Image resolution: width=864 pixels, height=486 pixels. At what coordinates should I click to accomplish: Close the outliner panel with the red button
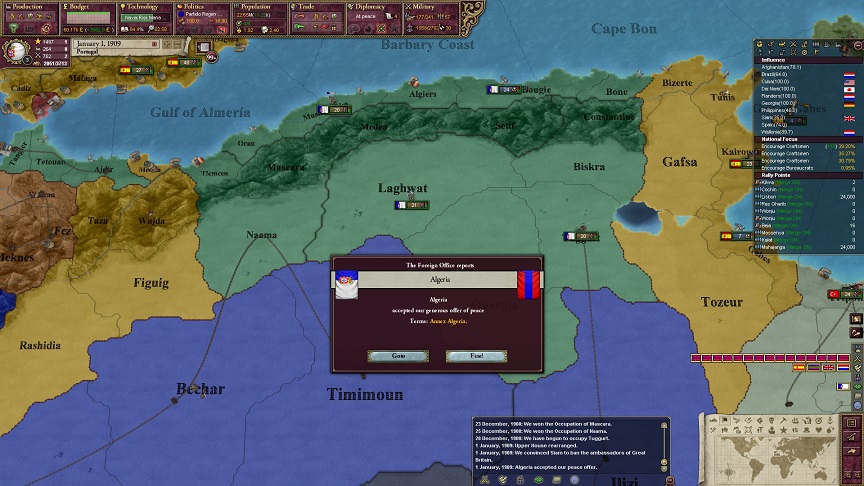pos(855,44)
